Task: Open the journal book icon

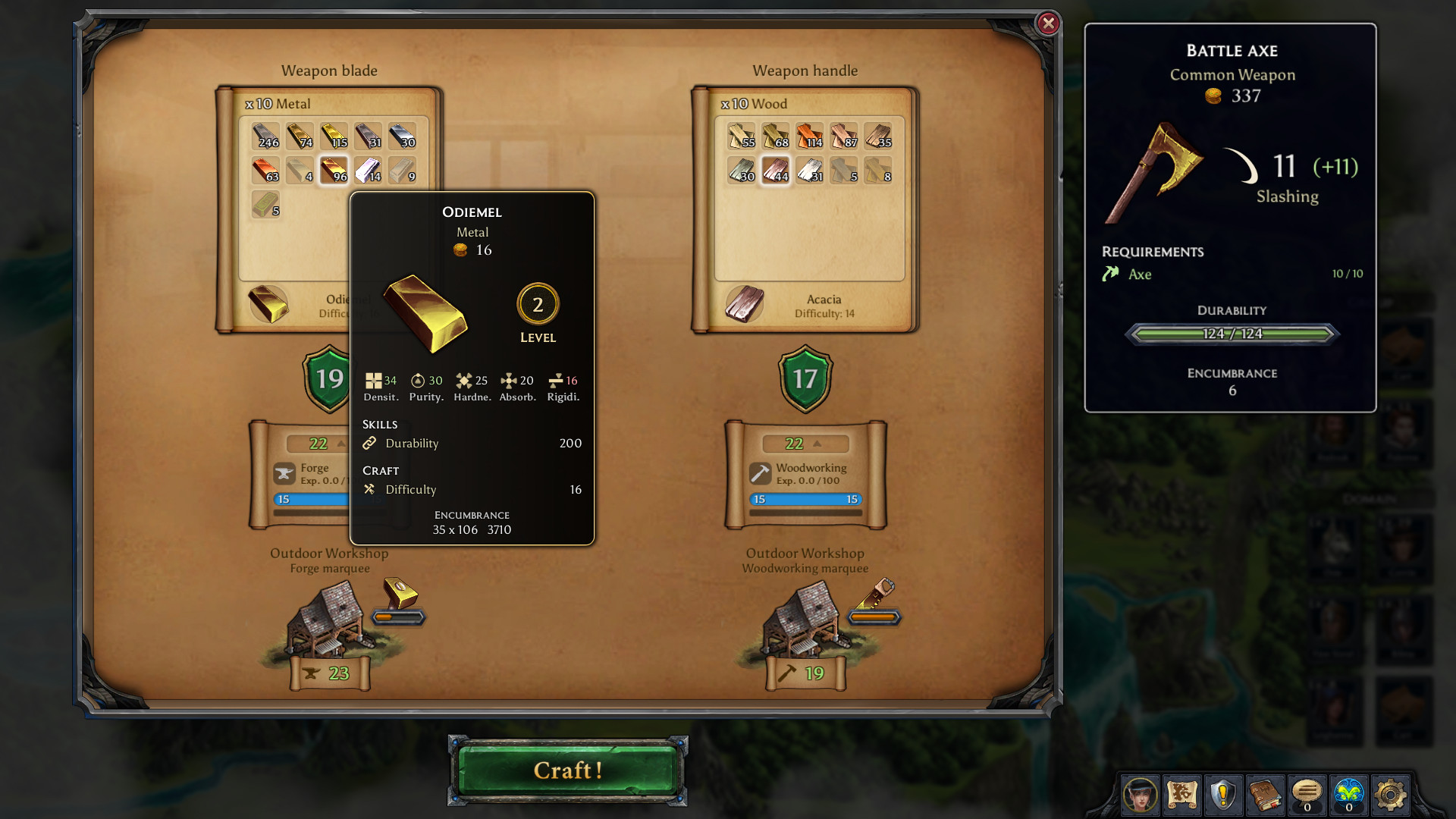Action: (x=1265, y=795)
